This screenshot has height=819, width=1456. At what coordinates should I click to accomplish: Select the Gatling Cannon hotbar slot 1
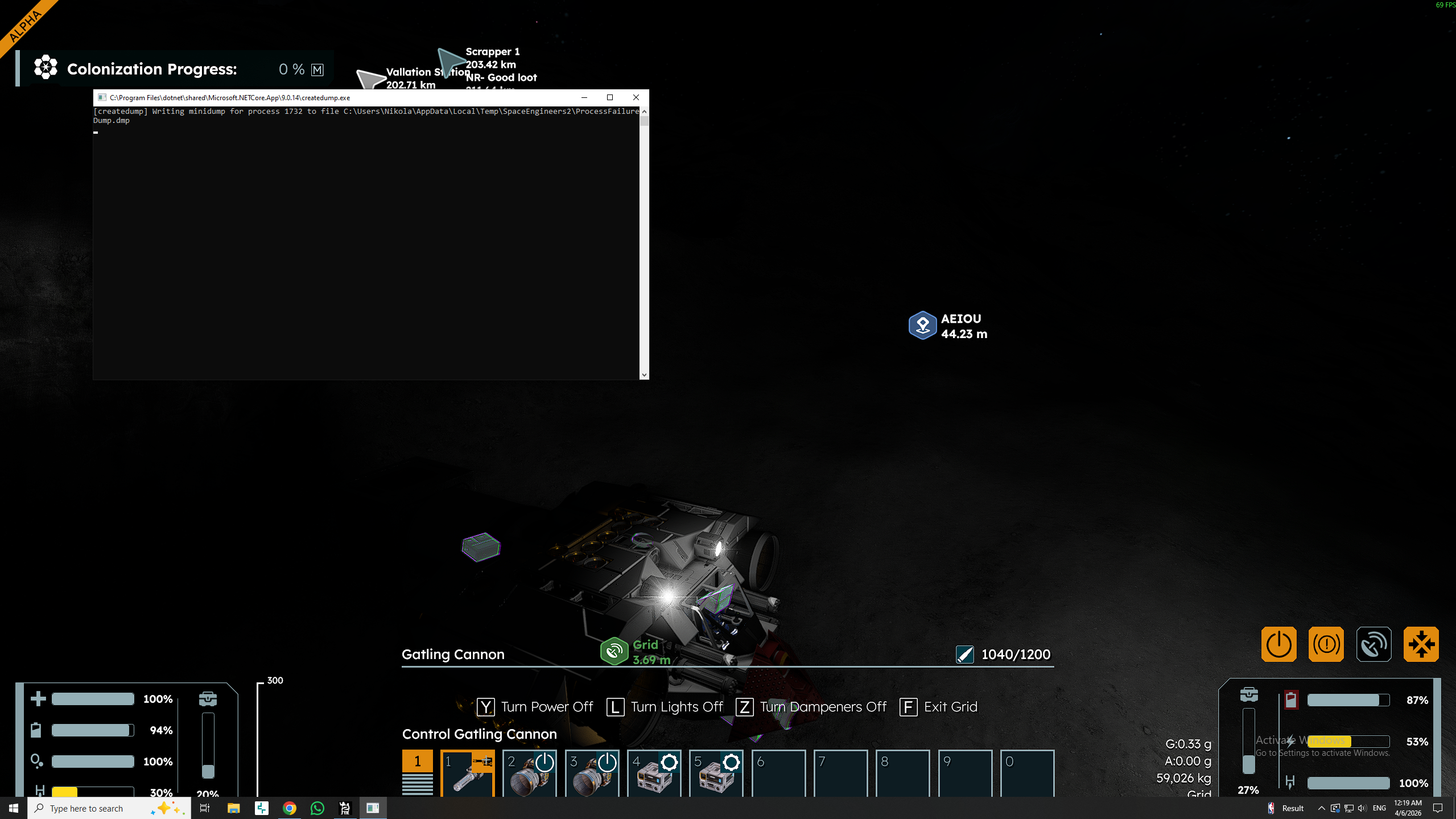coord(467,773)
